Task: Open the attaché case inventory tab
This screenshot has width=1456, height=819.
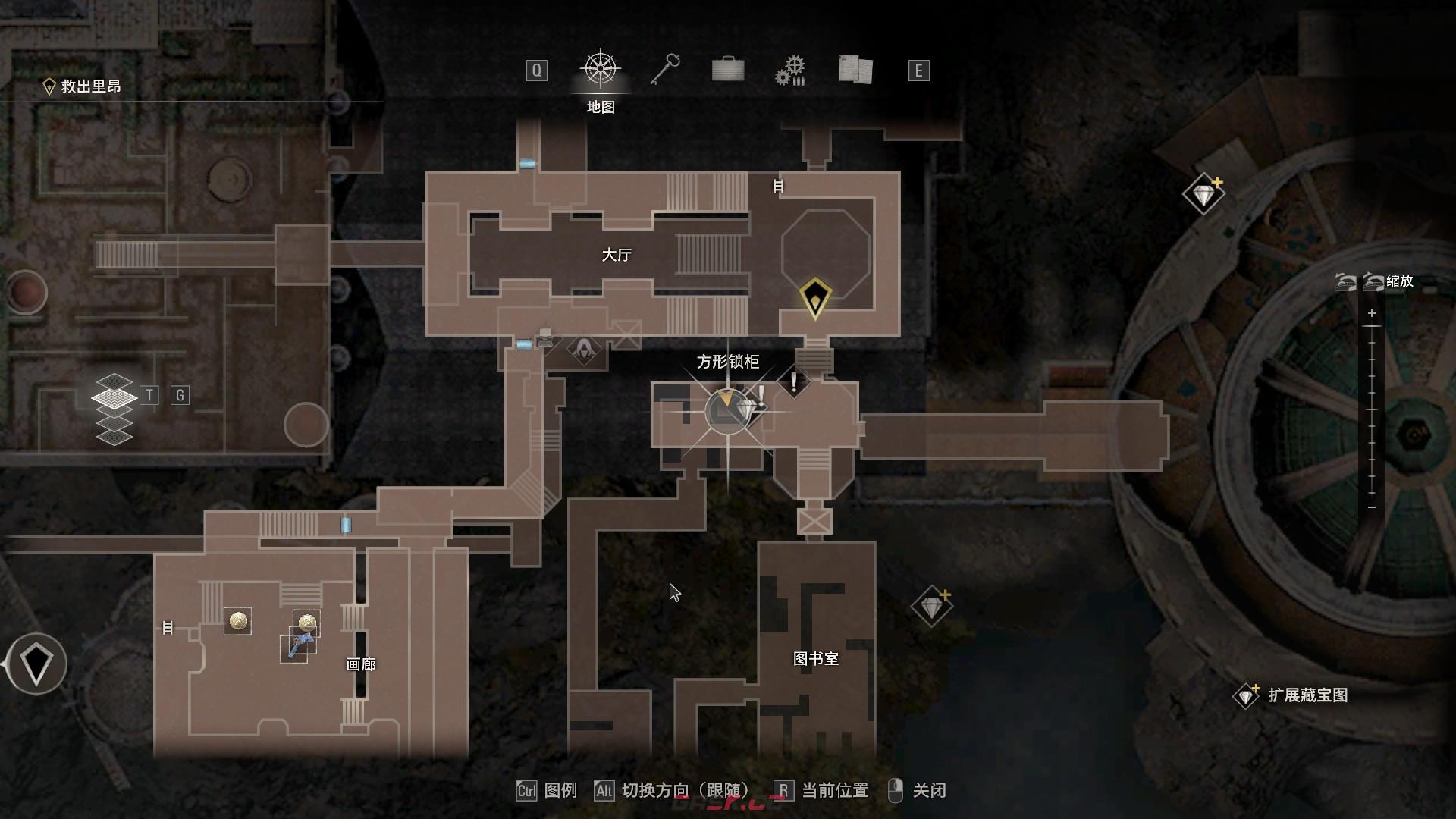Action: [x=728, y=70]
